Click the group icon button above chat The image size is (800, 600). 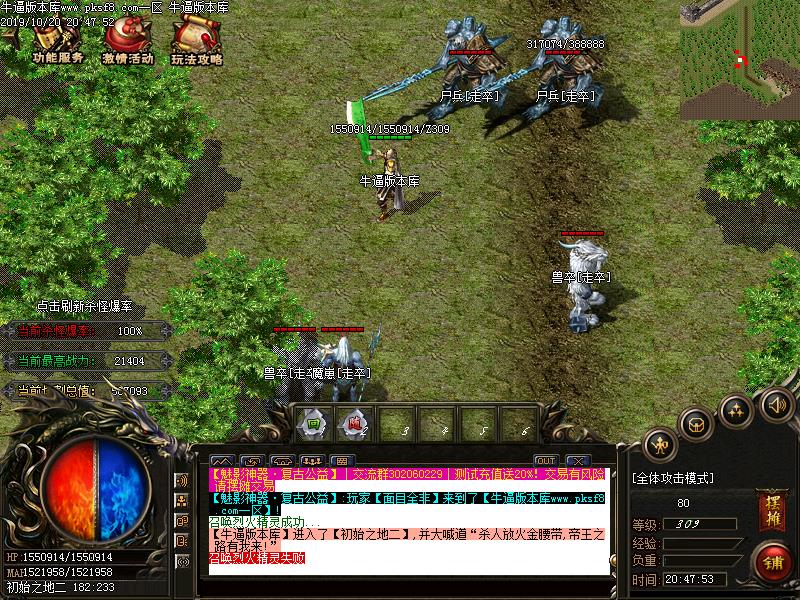click(312, 461)
